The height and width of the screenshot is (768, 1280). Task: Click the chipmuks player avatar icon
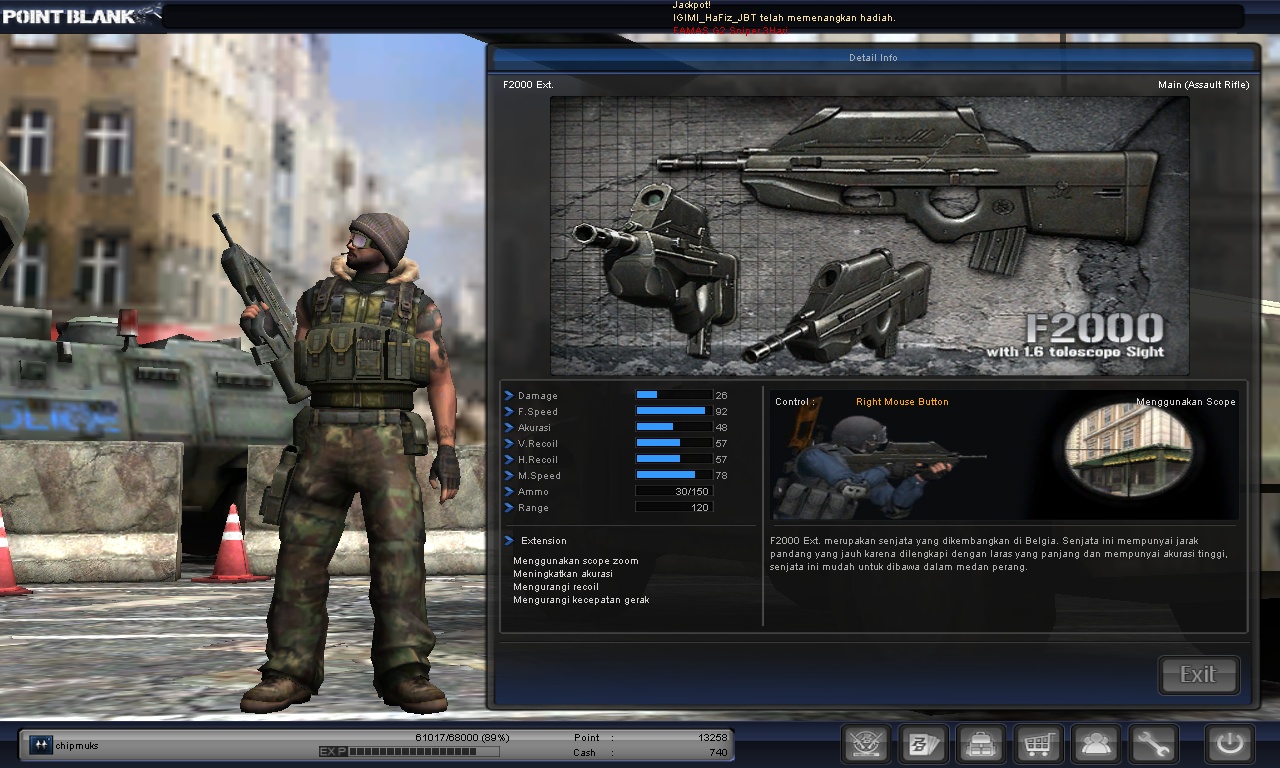pos(39,745)
